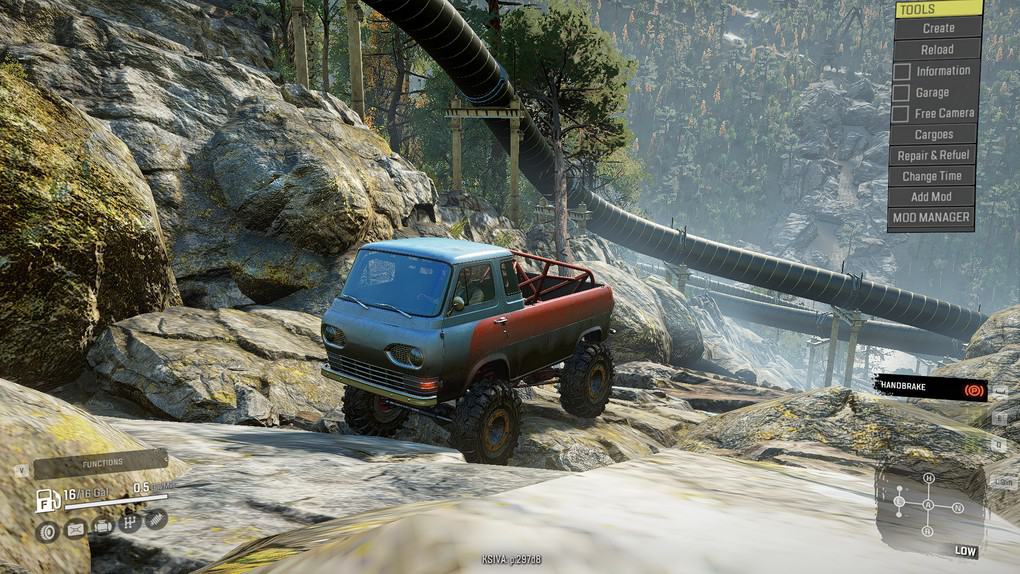Screen dimensions: 1020x574
Task: Enable the Garage checkbox
Action: coord(901,93)
